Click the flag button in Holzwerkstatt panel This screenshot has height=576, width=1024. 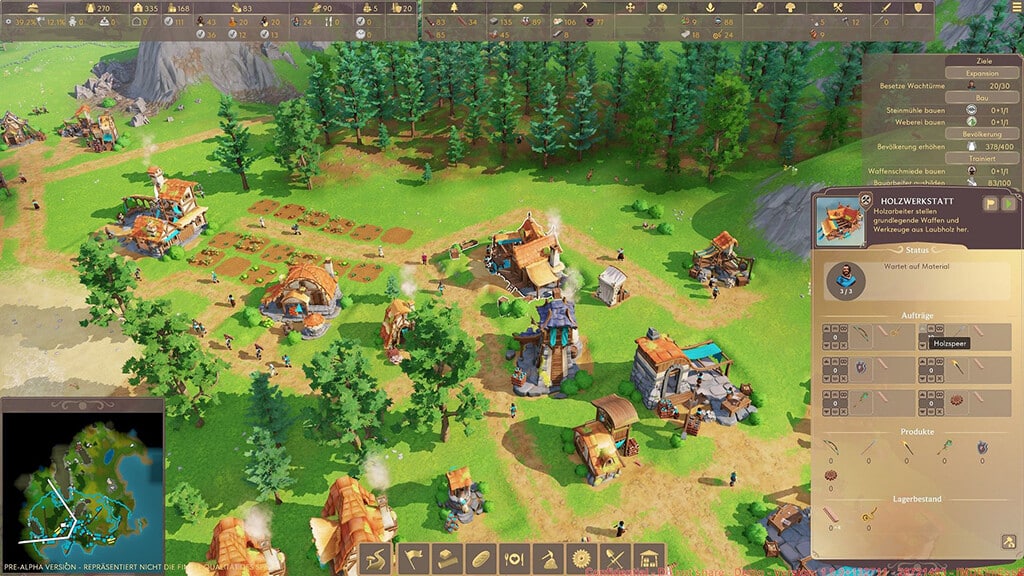tap(991, 204)
